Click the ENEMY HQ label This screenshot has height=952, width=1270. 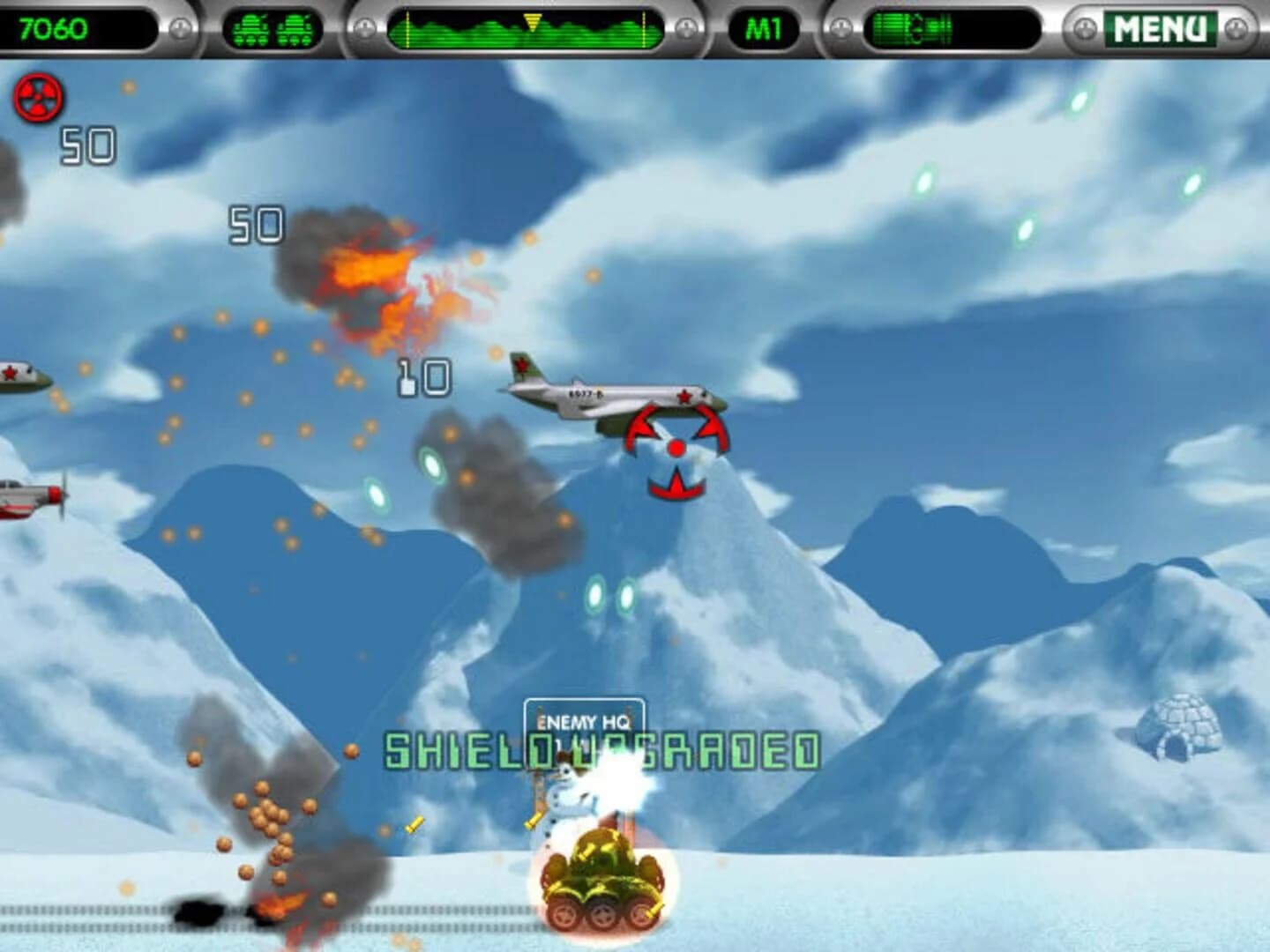(582, 719)
